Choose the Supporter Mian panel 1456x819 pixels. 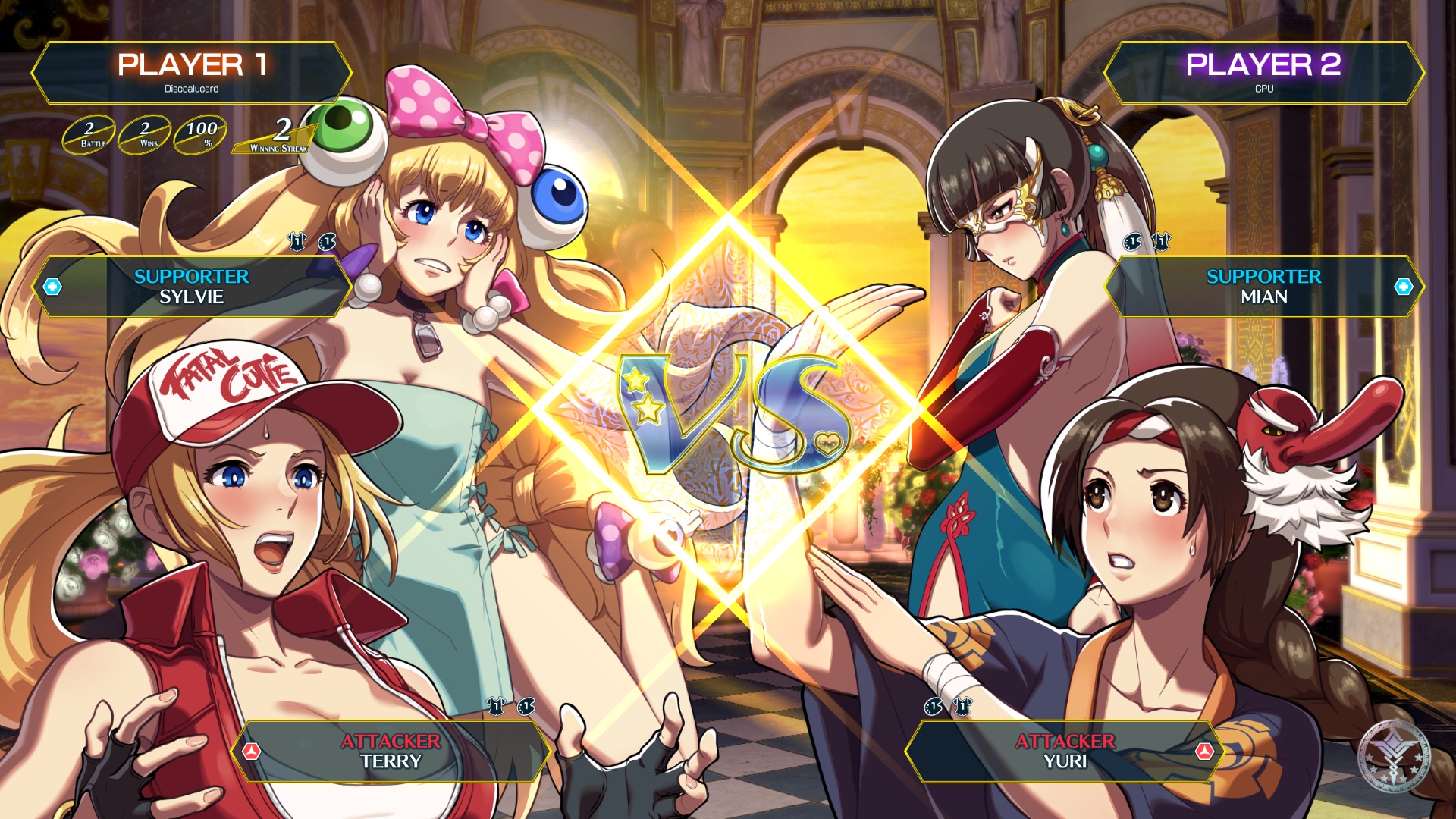pos(1263,287)
